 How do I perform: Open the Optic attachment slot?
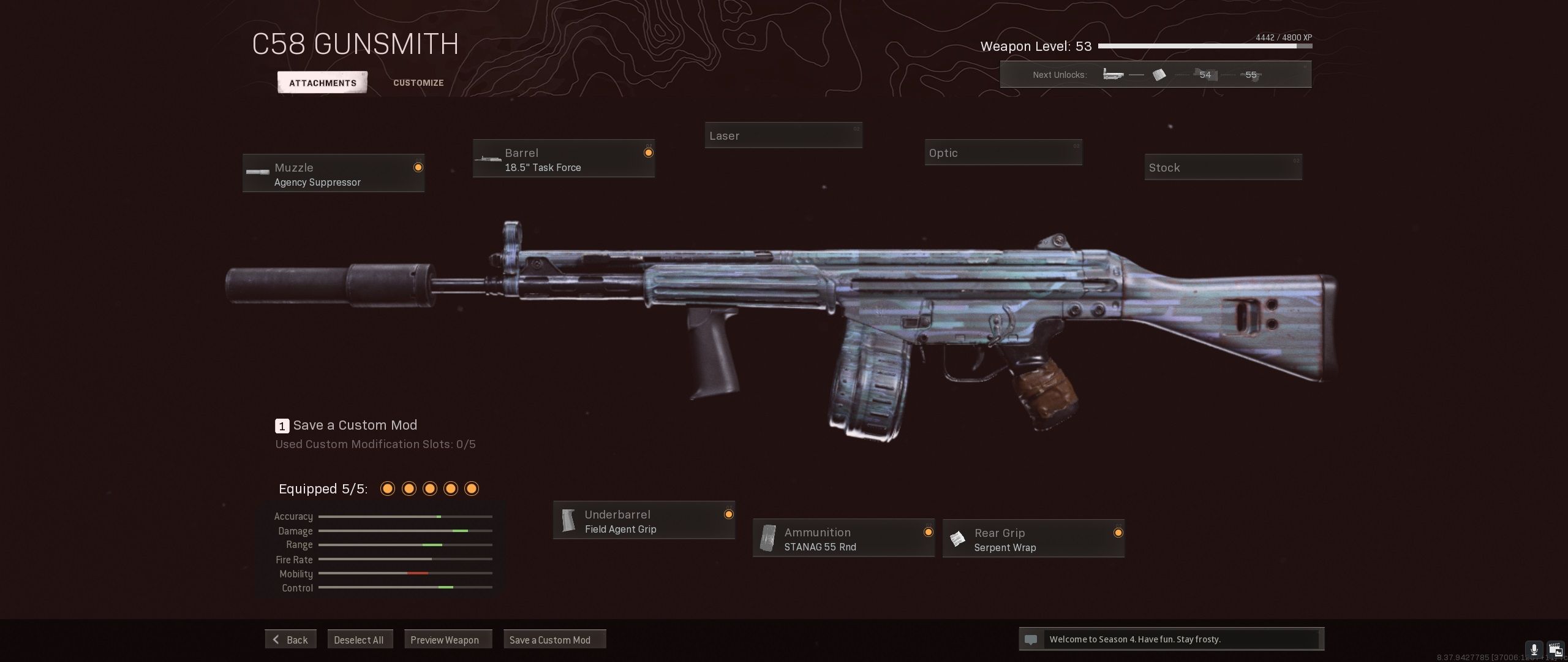pyautogui.click(x=1003, y=153)
